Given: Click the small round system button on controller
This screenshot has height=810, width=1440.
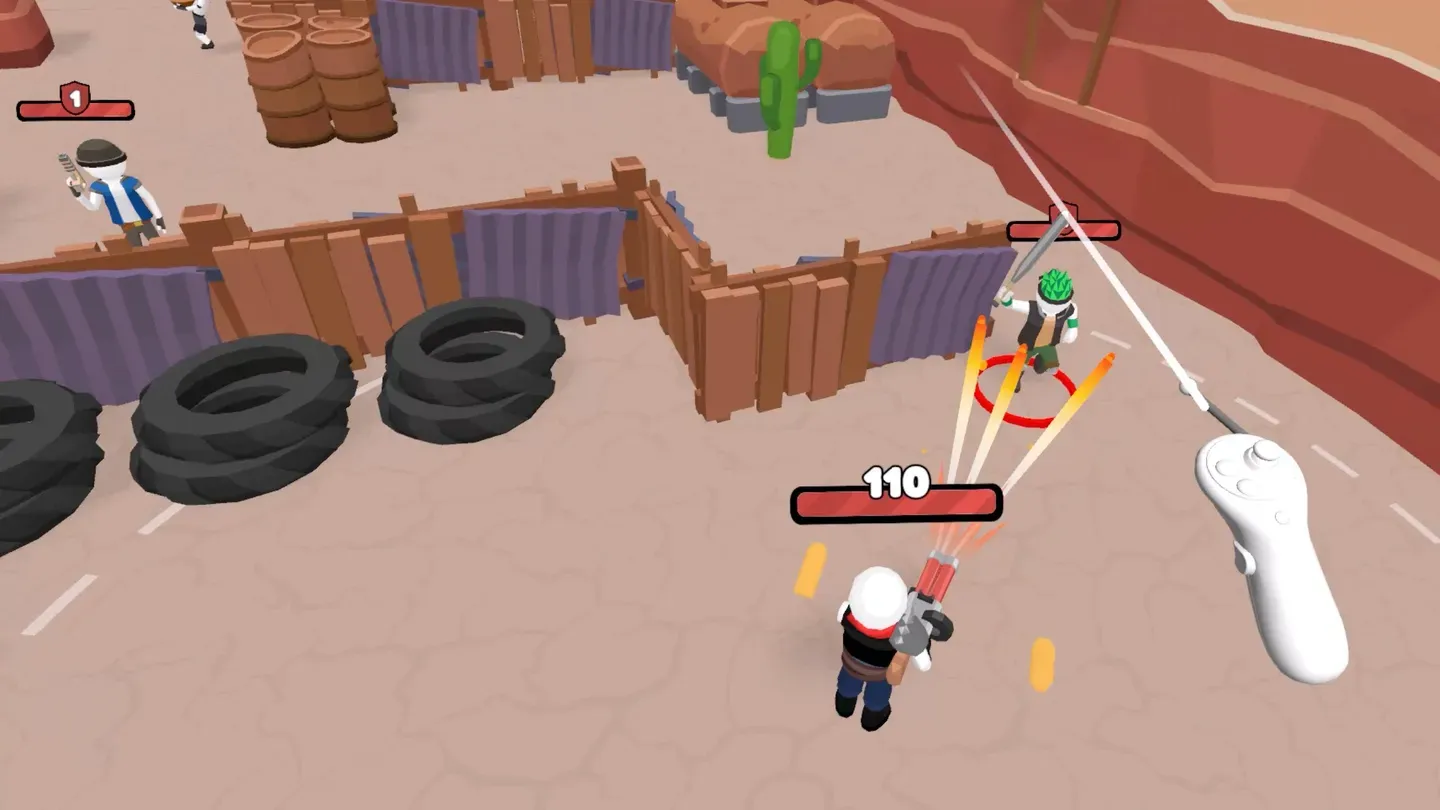Looking at the screenshot, I should tap(1281, 517).
